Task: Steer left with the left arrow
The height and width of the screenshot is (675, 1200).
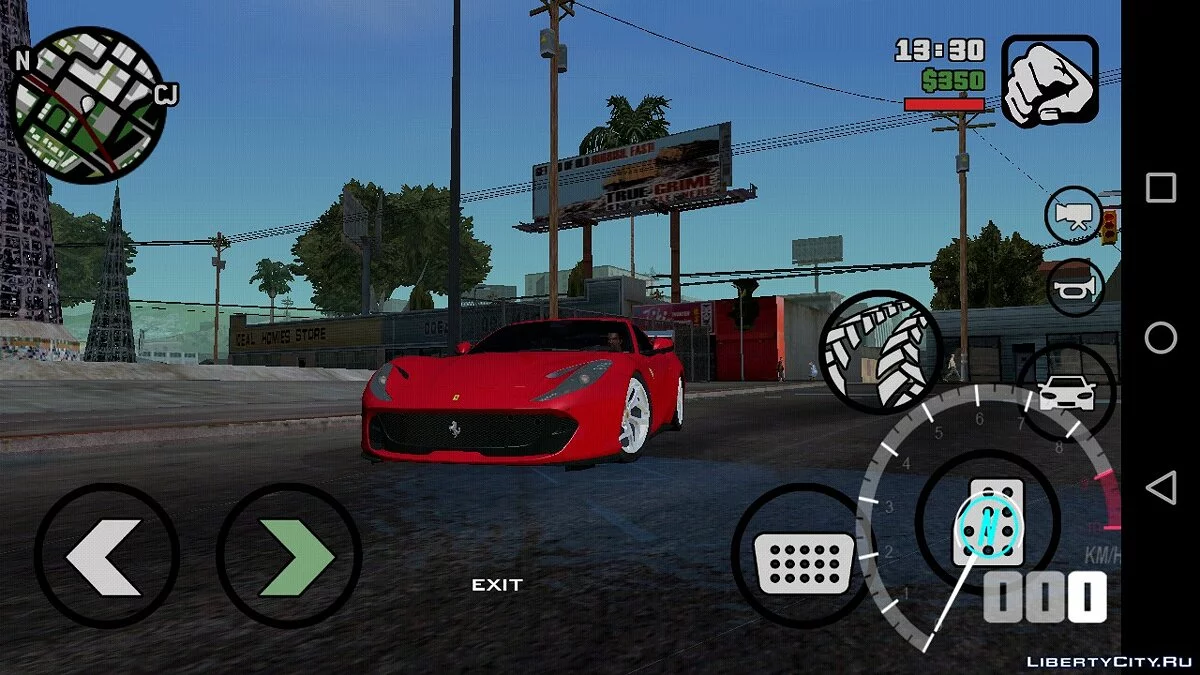Action: [106, 555]
